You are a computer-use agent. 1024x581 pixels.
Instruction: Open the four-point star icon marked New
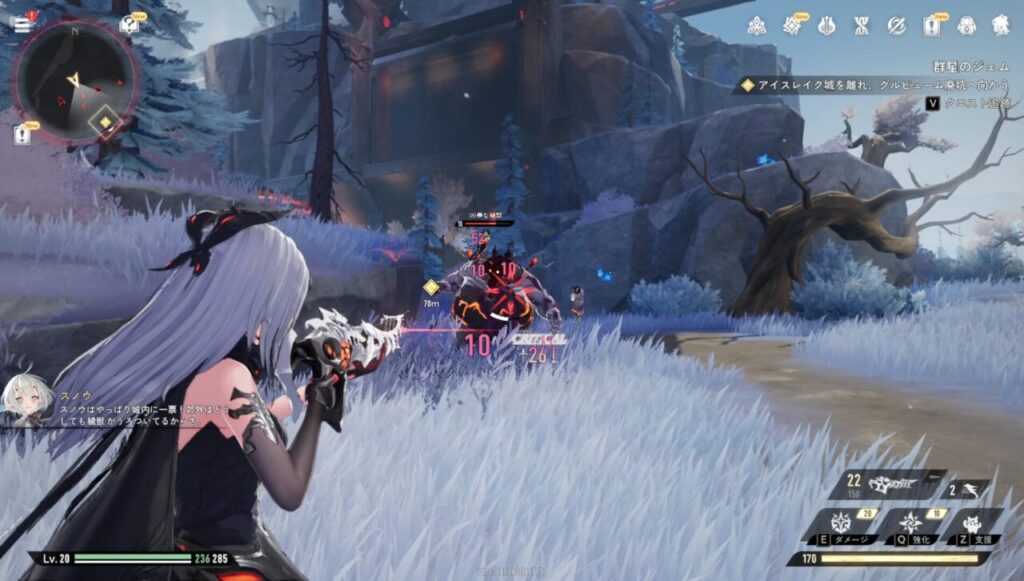point(791,25)
